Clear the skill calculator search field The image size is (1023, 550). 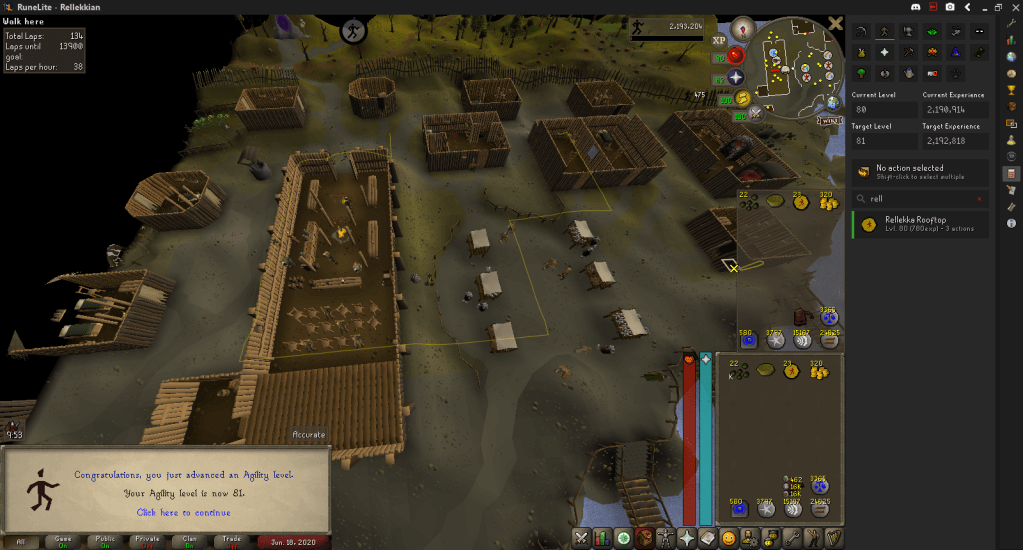981,198
